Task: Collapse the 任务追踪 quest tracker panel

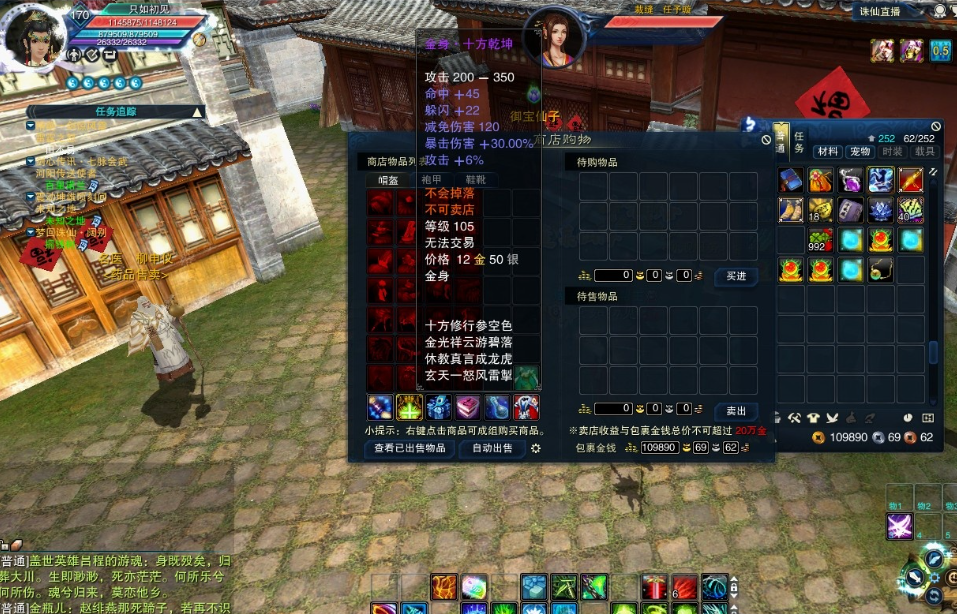Action: point(197,112)
